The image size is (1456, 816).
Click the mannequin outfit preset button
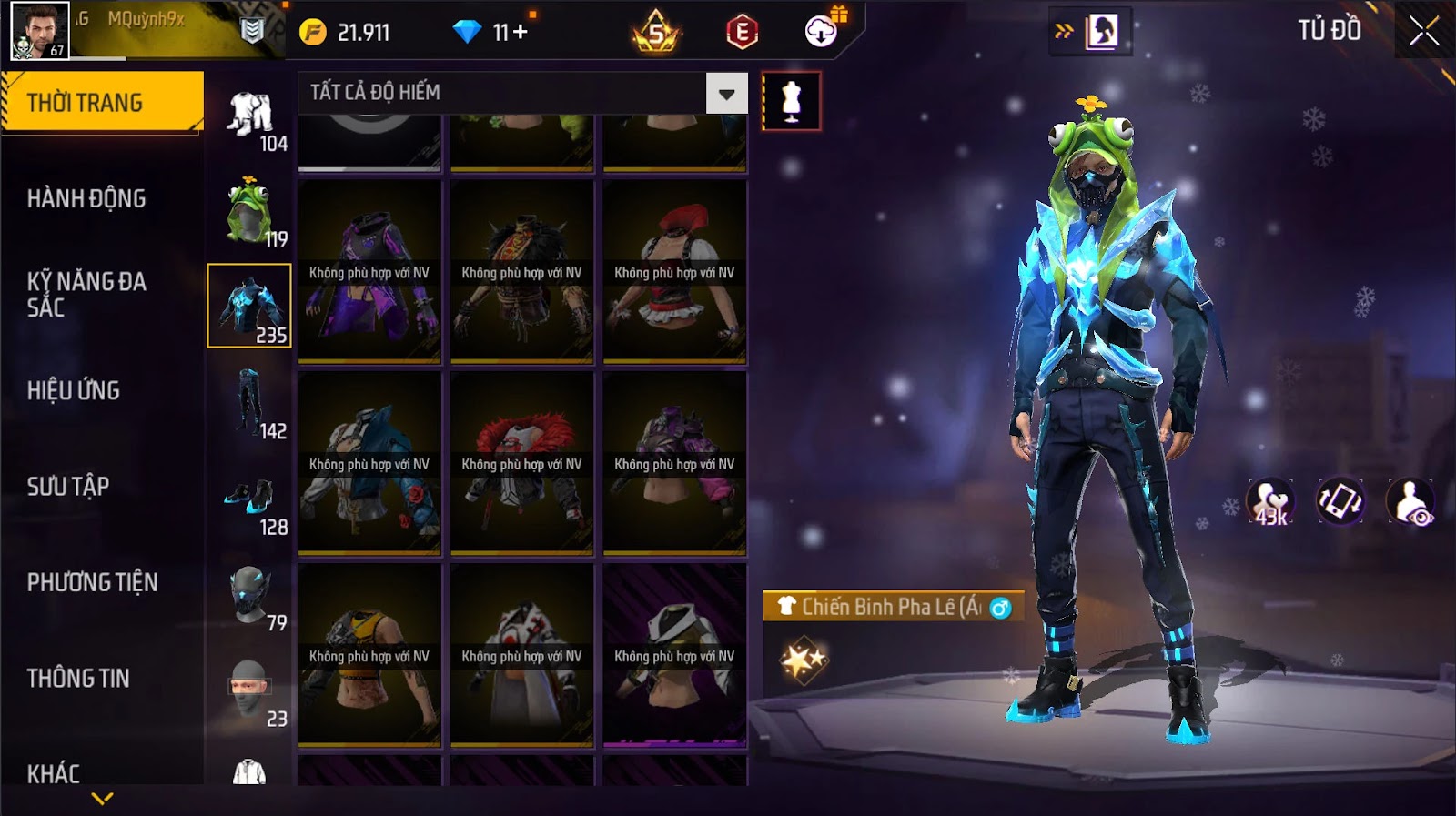(x=791, y=101)
